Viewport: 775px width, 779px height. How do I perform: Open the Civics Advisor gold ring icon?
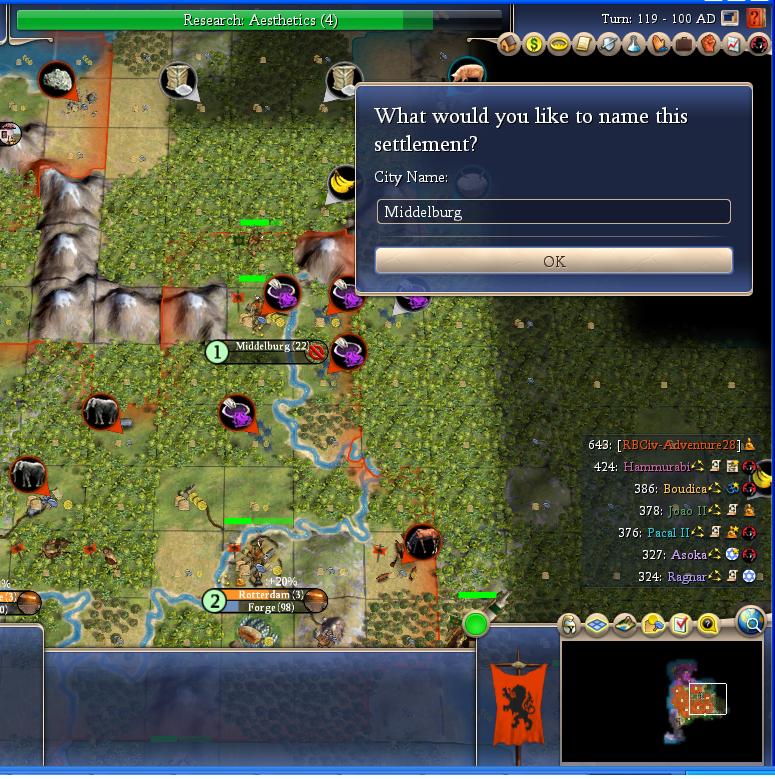tap(559, 44)
